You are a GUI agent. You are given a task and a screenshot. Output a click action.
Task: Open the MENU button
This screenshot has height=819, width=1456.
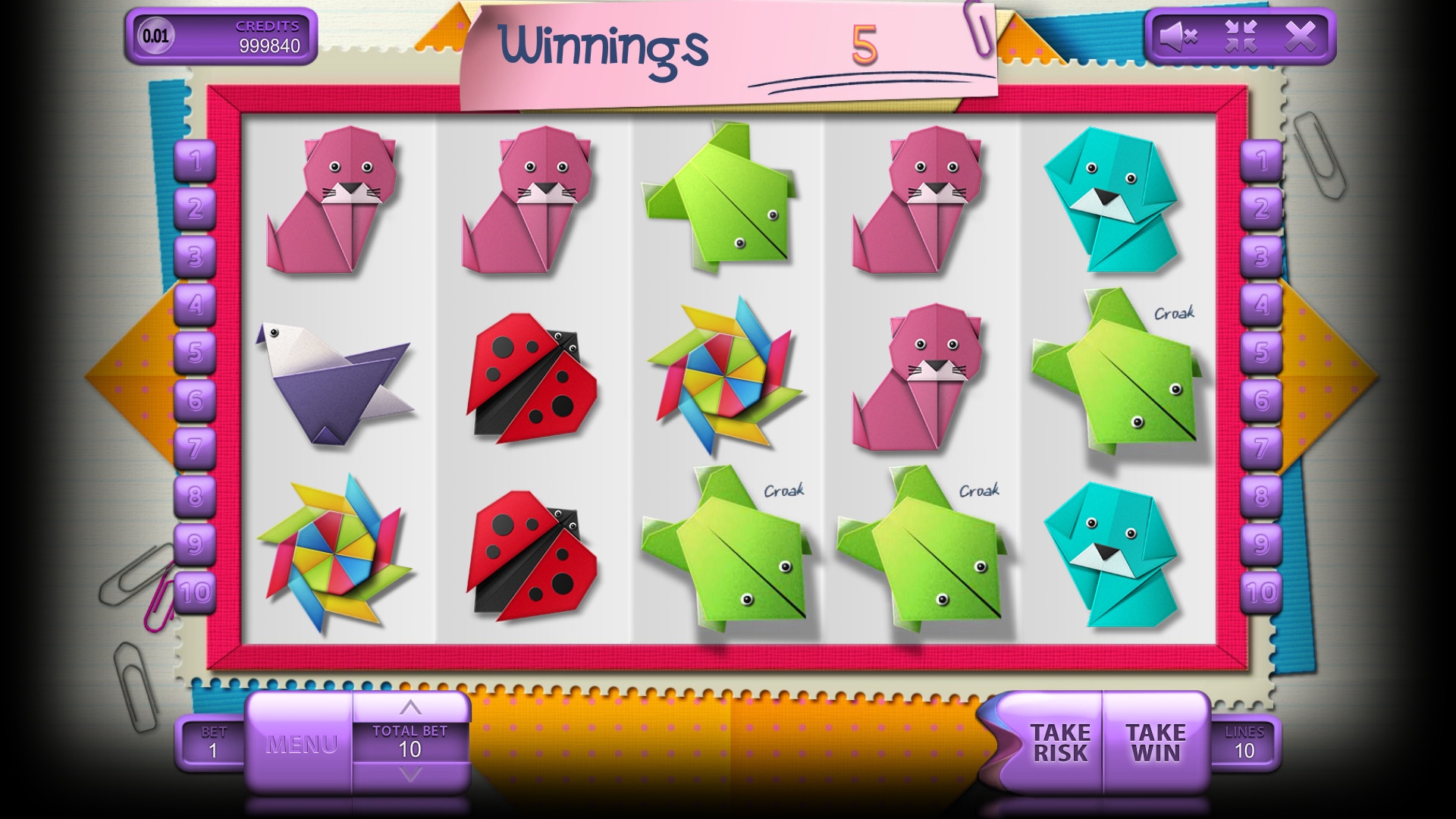(x=301, y=744)
